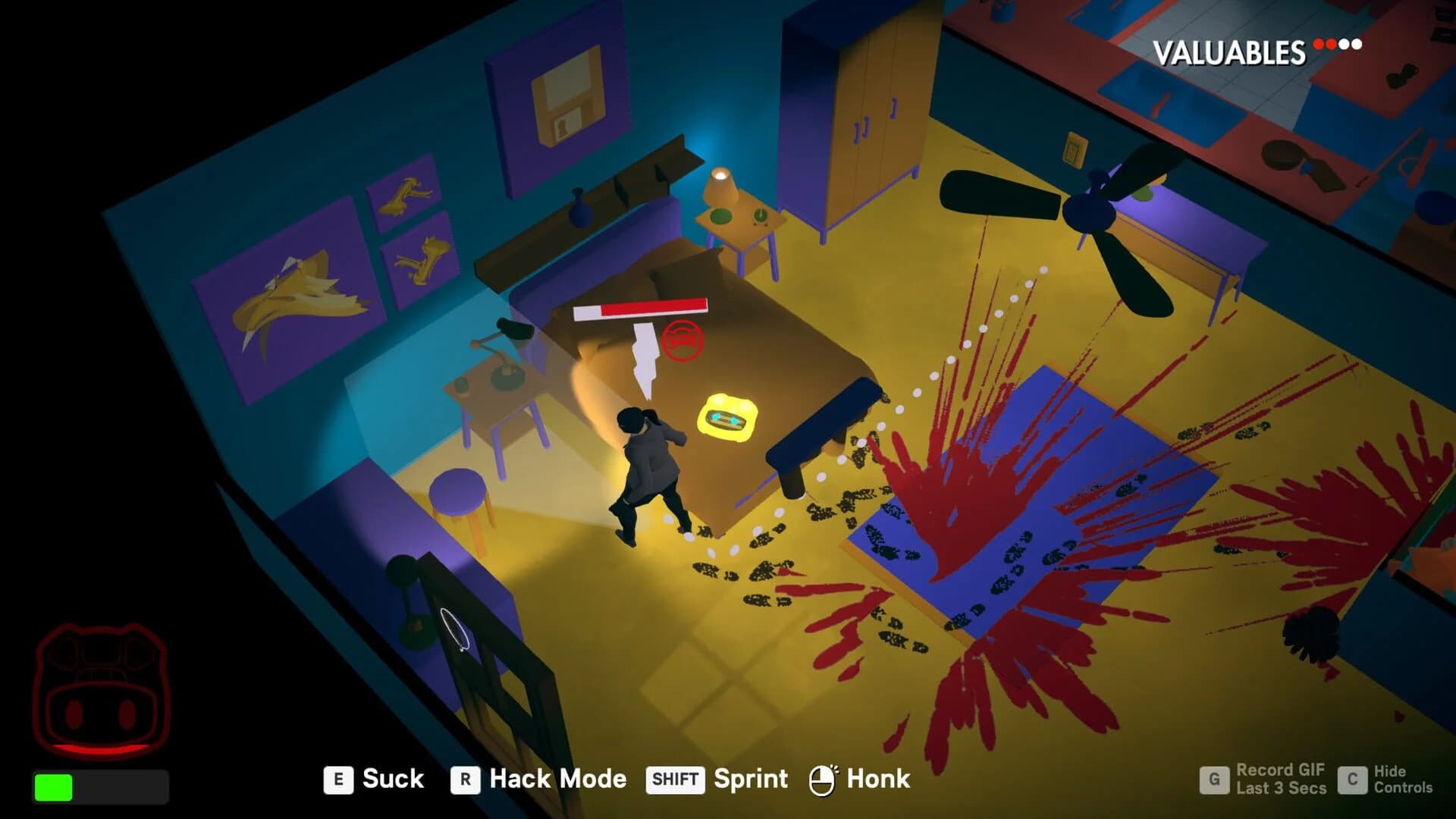Click the Hack Mode label text

pyautogui.click(x=557, y=779)
